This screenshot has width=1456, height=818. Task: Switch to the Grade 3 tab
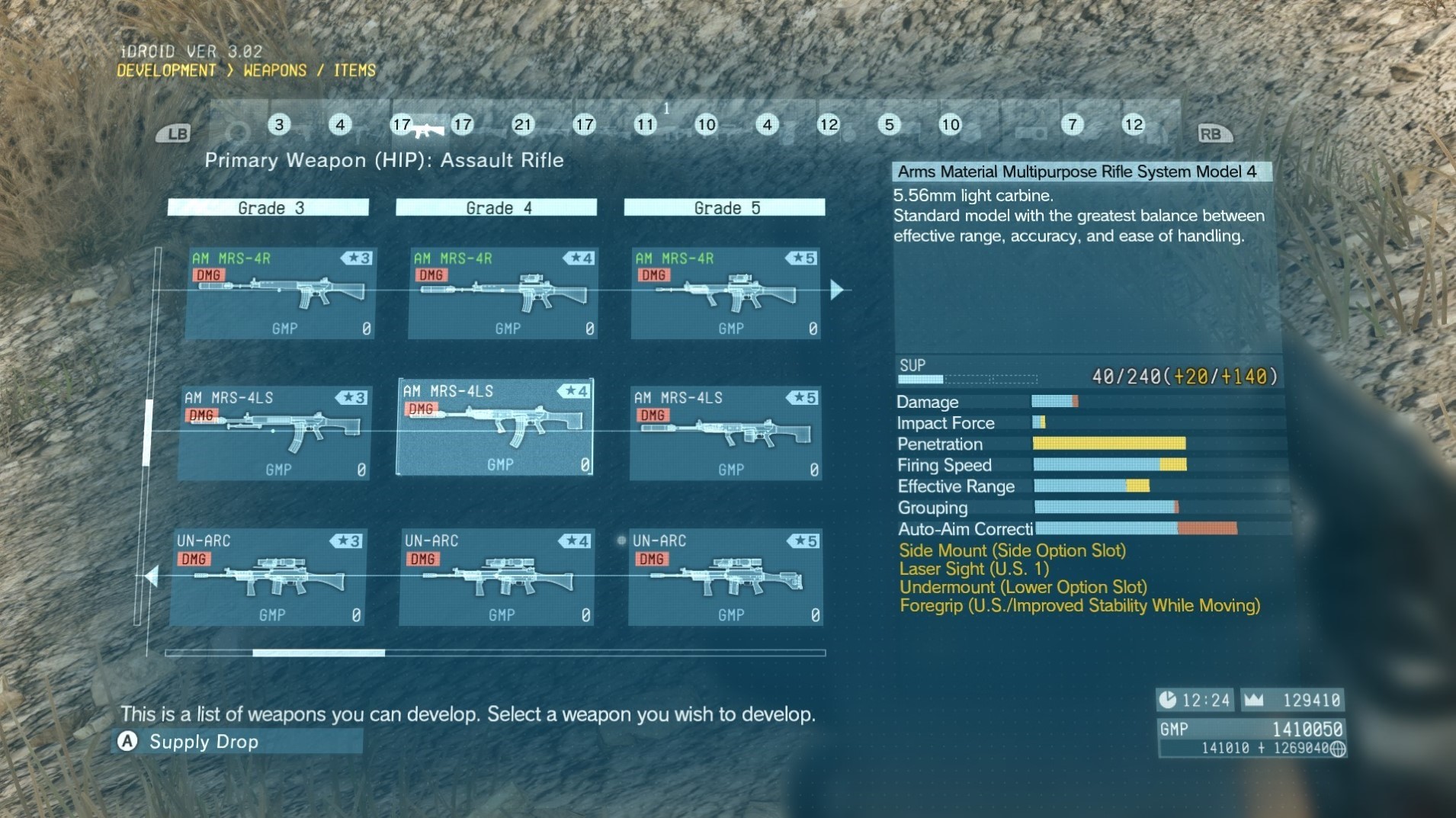click(x=268, y=207)
